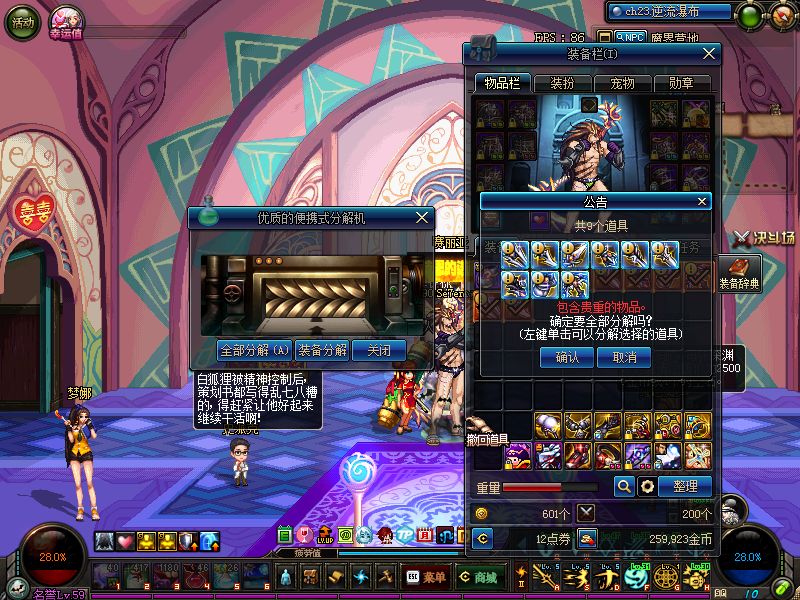Open the 勋章 tab
This screenshot has height=600, width=800.
click(x=680, y=83)
